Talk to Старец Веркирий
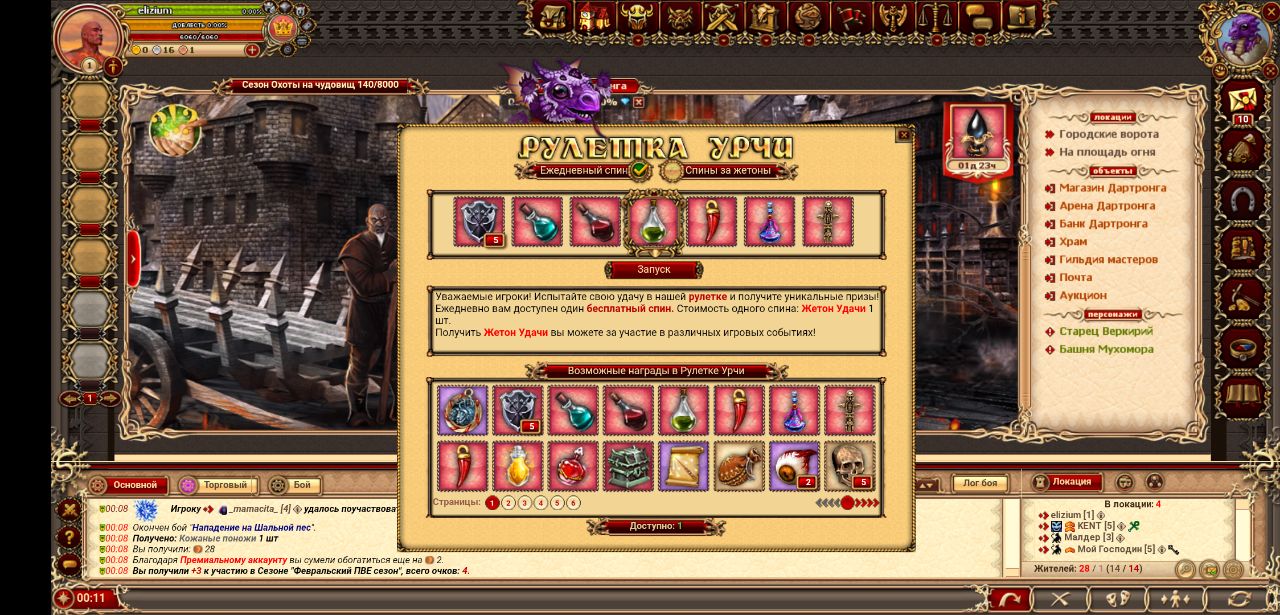This screenshot has width=1280, height=615. 1106,331
